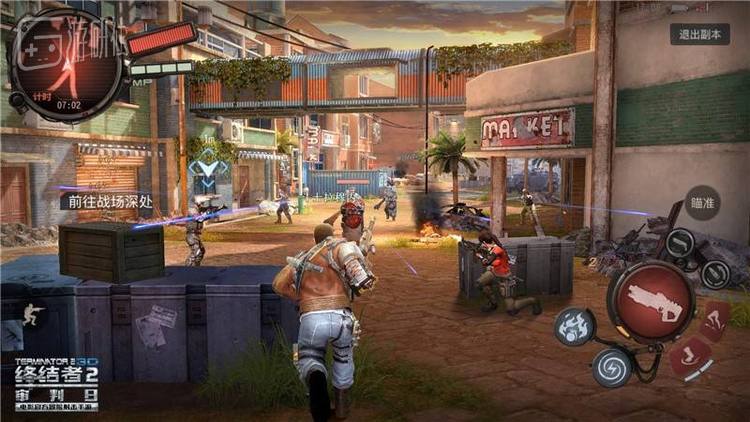
Task: Activate the flame skill icon
Action: click(576, 326)
